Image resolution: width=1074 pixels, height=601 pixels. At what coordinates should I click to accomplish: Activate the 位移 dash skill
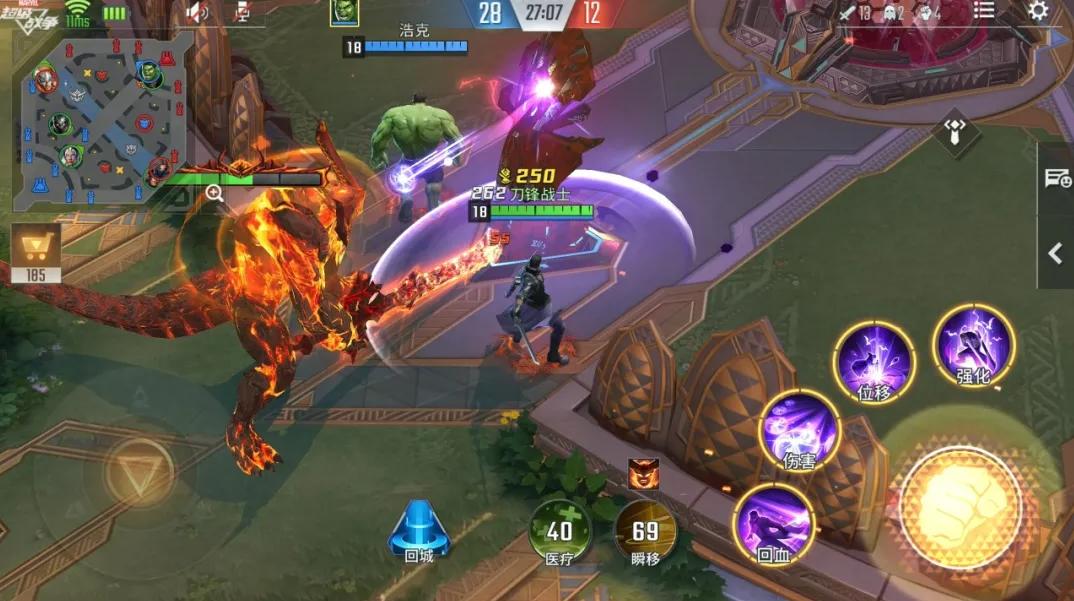point(874,361)
